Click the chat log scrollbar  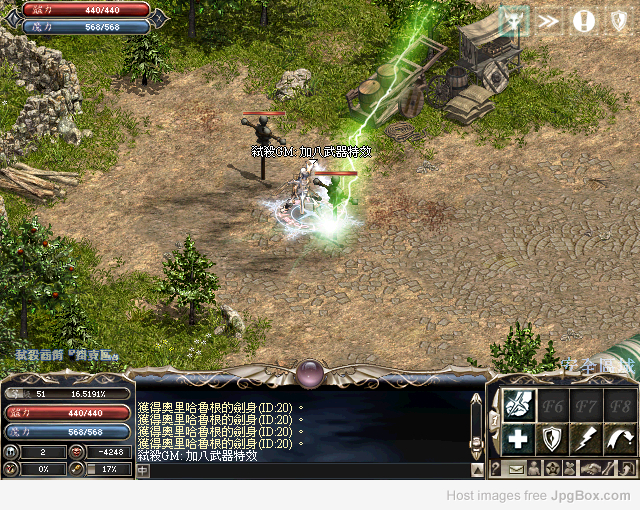tap(477, 430)
